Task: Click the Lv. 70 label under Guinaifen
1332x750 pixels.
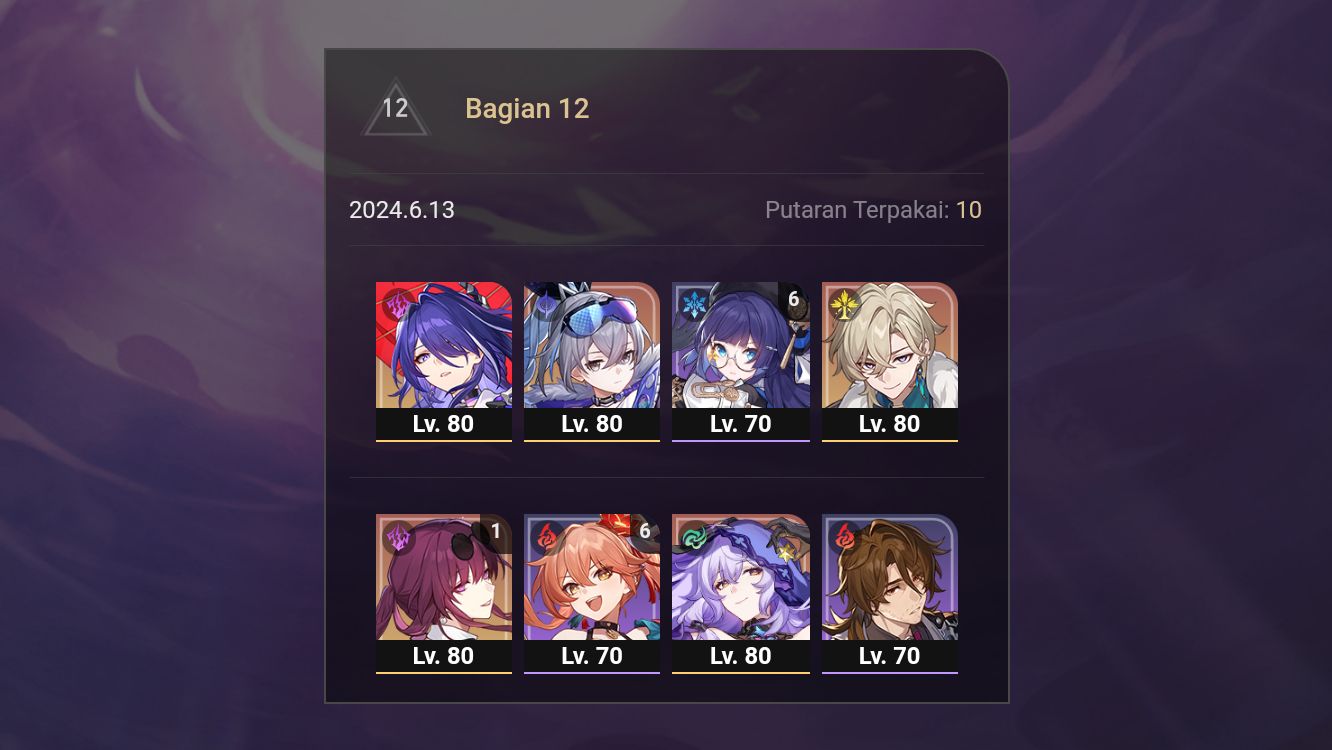Action: click(x=592, y=656)
